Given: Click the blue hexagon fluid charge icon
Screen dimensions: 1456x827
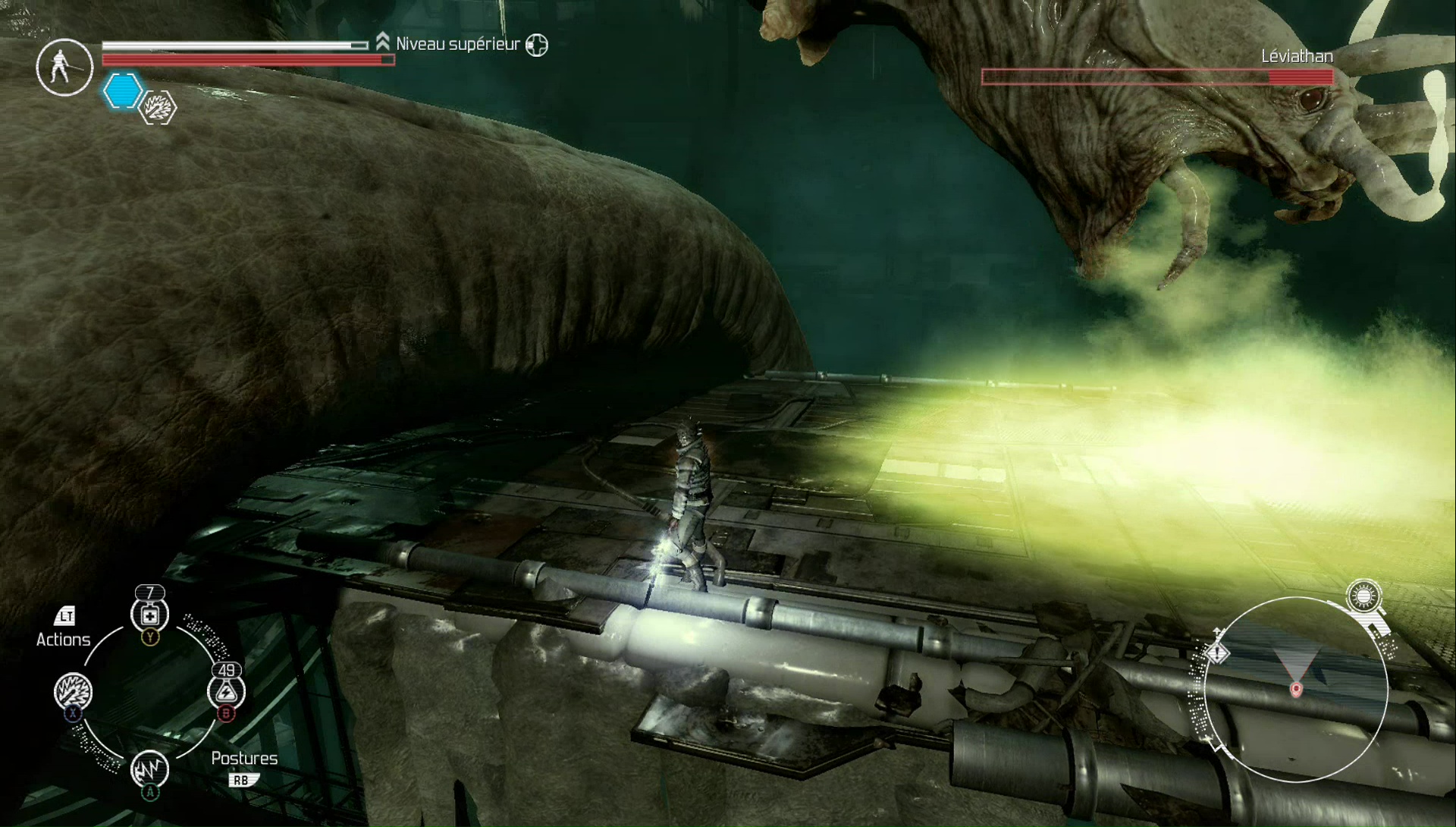Looking at the screenshot, I should pos(122,92).
